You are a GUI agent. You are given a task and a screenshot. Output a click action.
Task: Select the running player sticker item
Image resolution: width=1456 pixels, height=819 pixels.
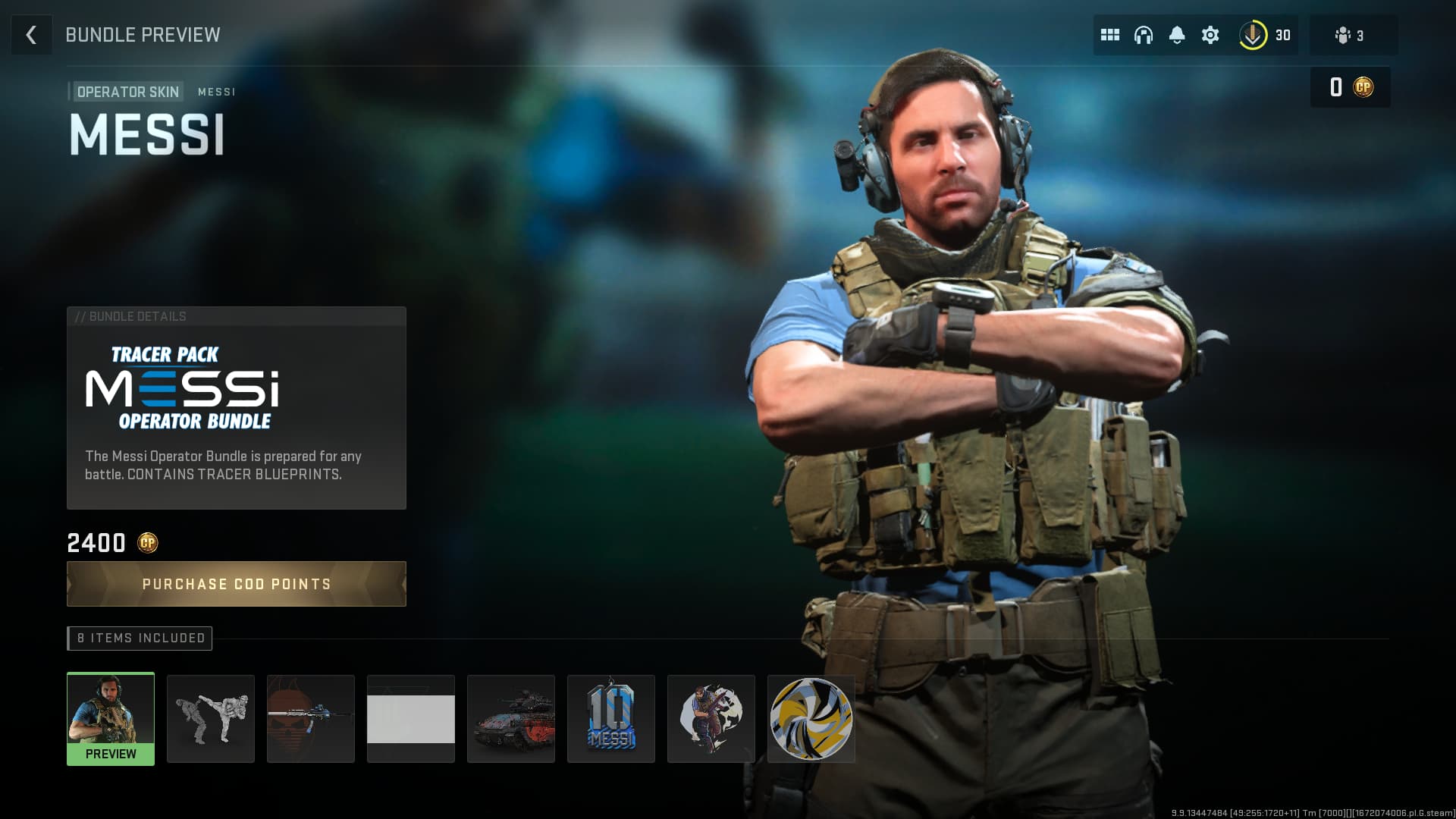pyautogui.click(x=711, y=718)
